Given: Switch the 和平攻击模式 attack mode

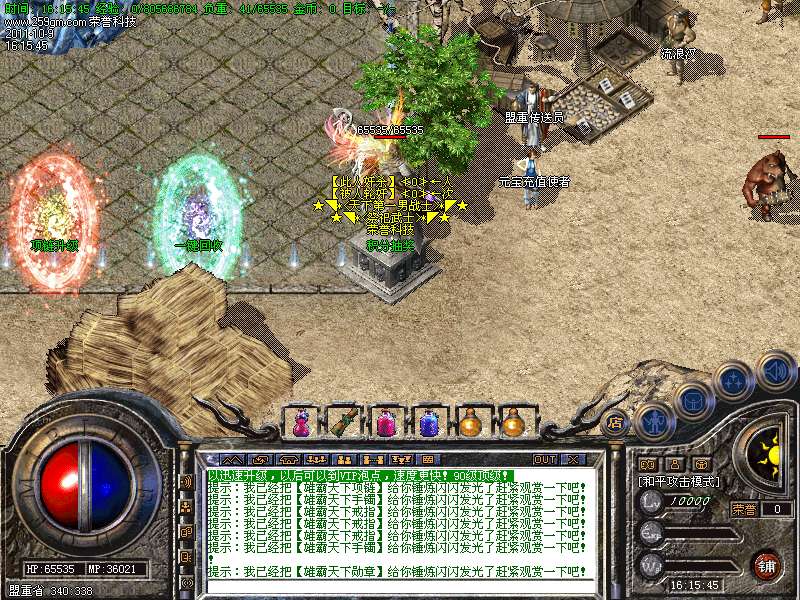Looking at the screenshot, I should click(681, 481).
